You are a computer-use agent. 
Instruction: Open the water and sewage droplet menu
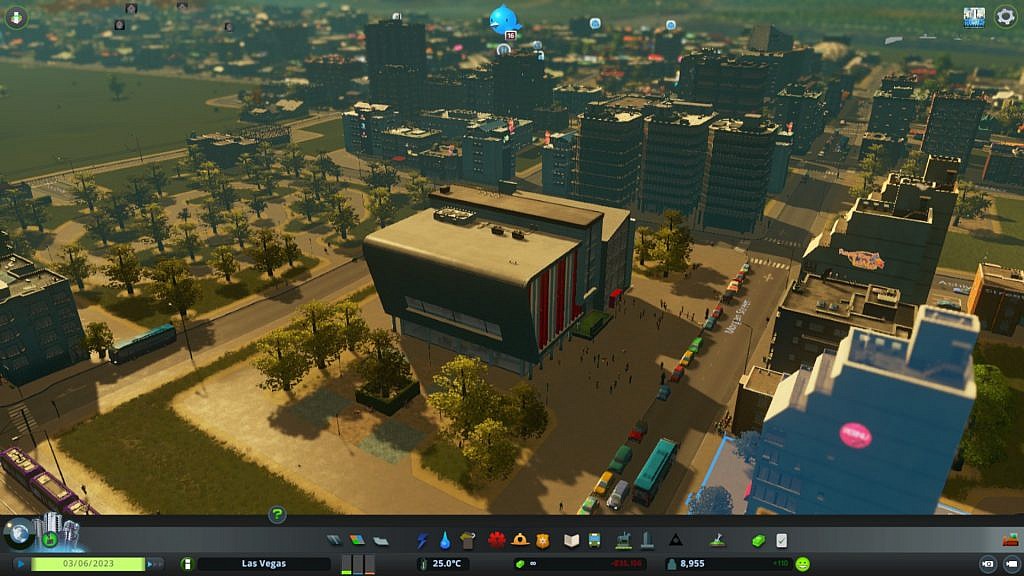[445, 540]
